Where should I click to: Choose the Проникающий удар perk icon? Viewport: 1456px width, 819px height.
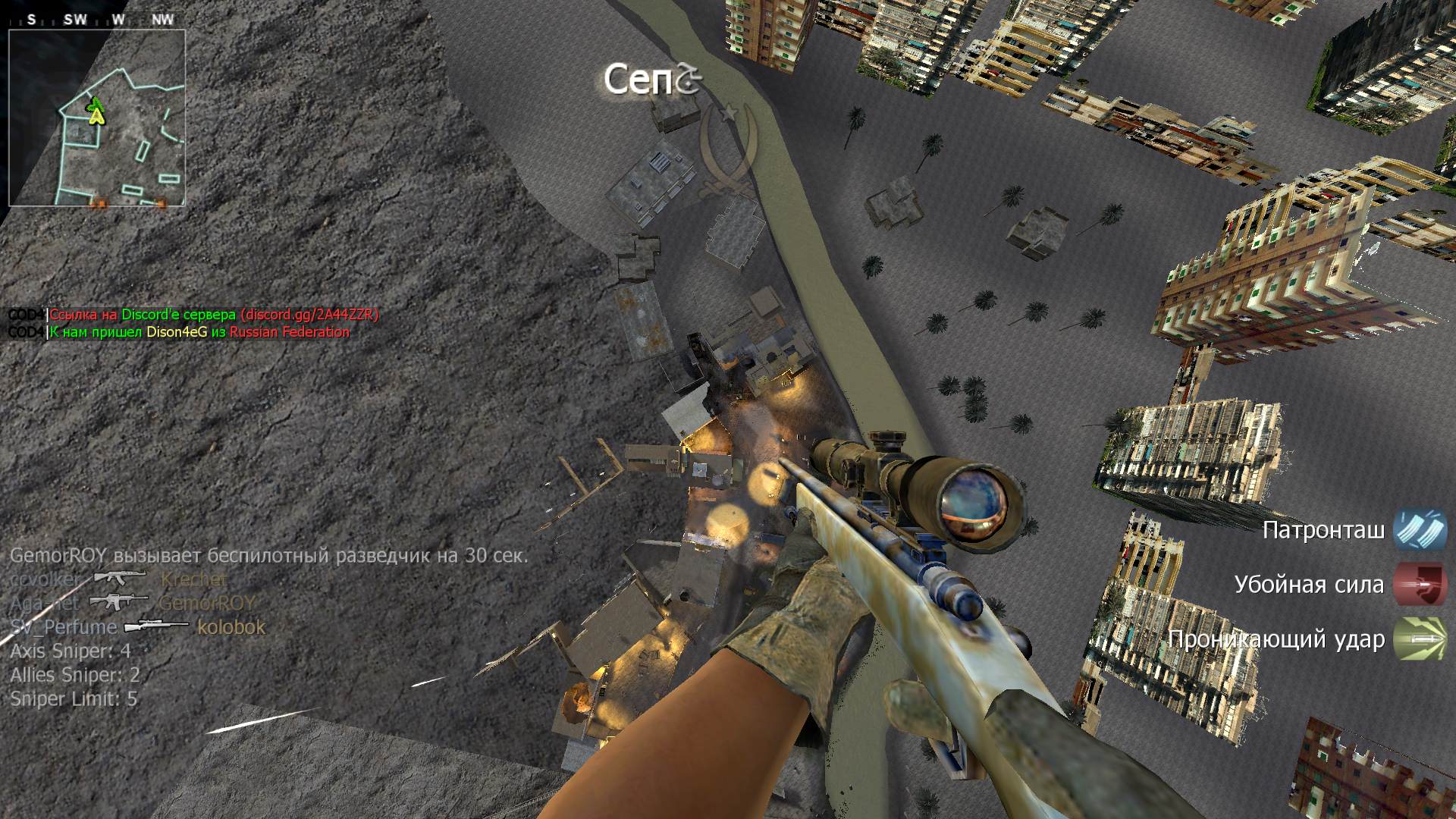click(1420, 639)
